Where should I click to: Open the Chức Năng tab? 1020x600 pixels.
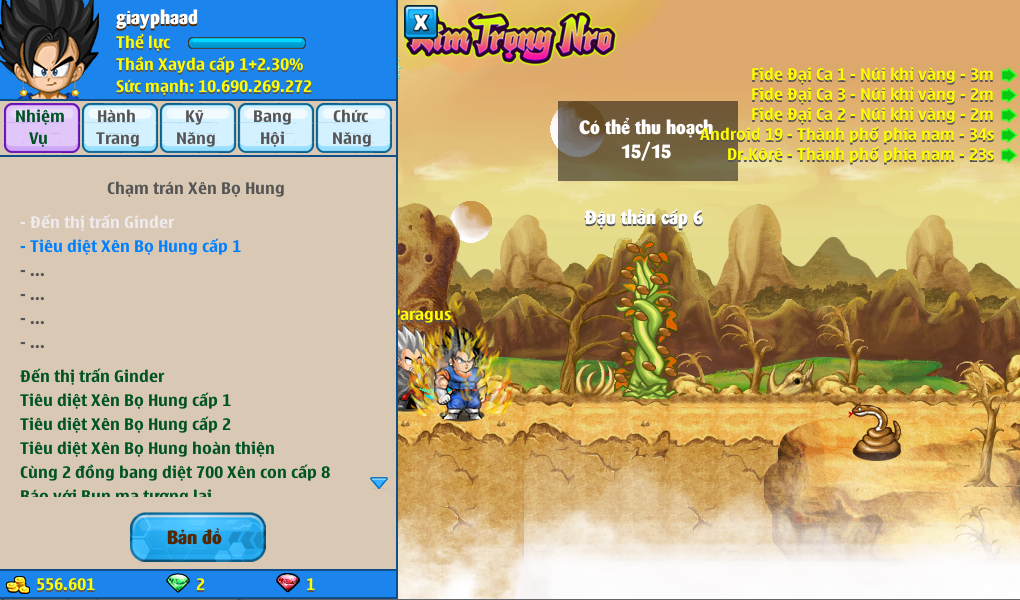[351, 128]
